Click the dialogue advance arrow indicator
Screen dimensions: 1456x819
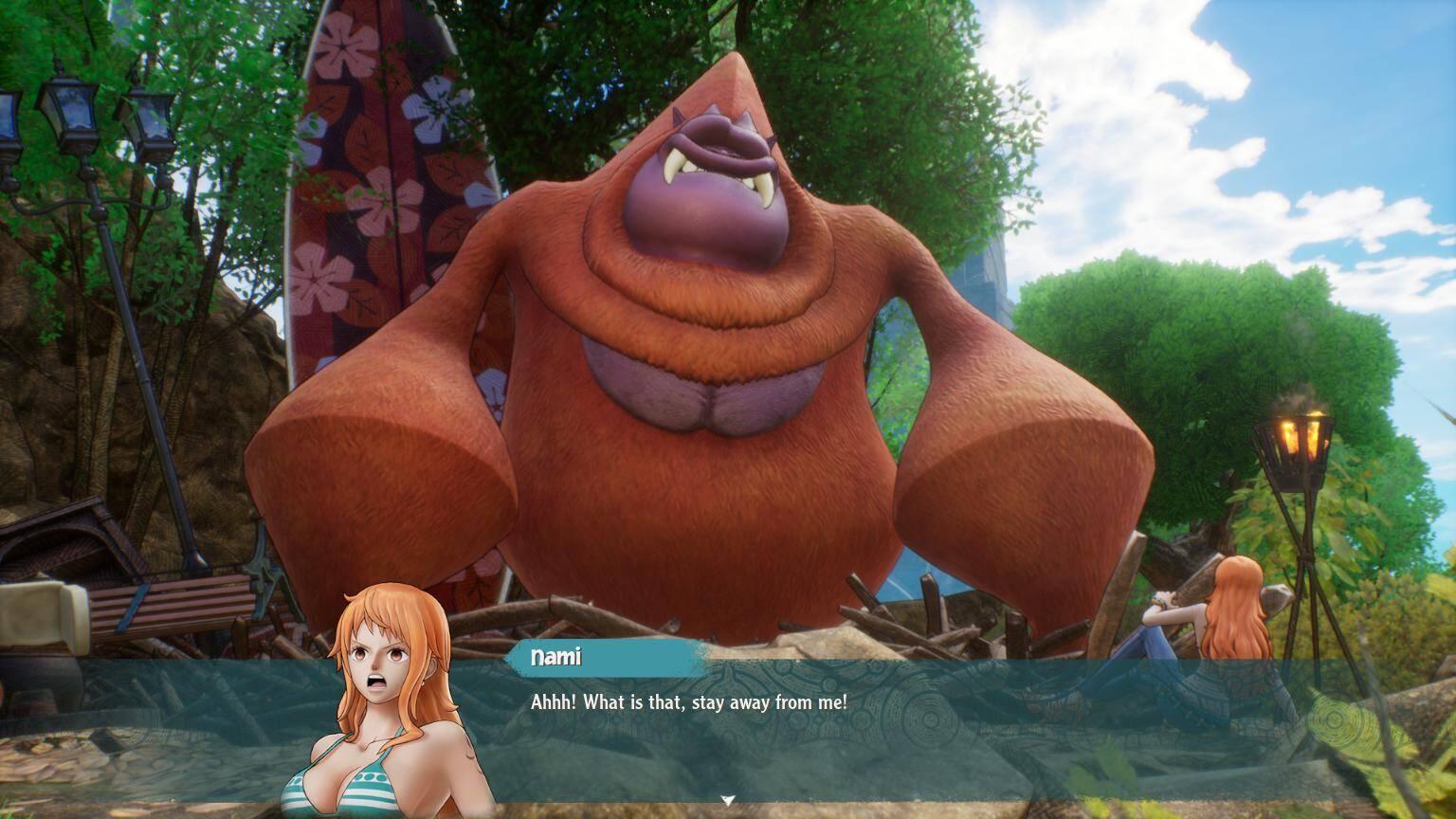click(x=727, y=799)
